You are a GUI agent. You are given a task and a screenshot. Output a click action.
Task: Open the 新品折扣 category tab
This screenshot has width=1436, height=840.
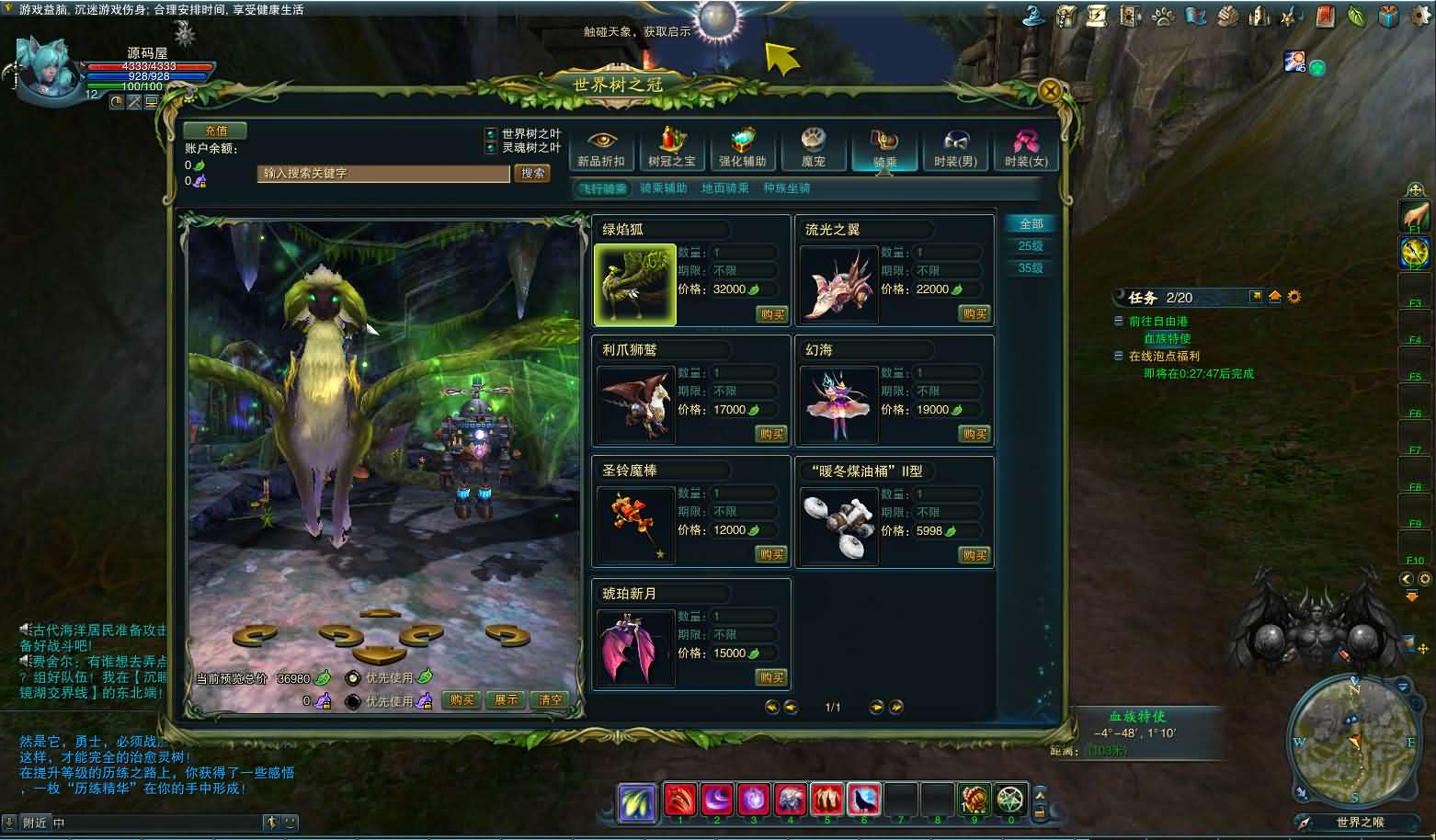coord(601,149)
